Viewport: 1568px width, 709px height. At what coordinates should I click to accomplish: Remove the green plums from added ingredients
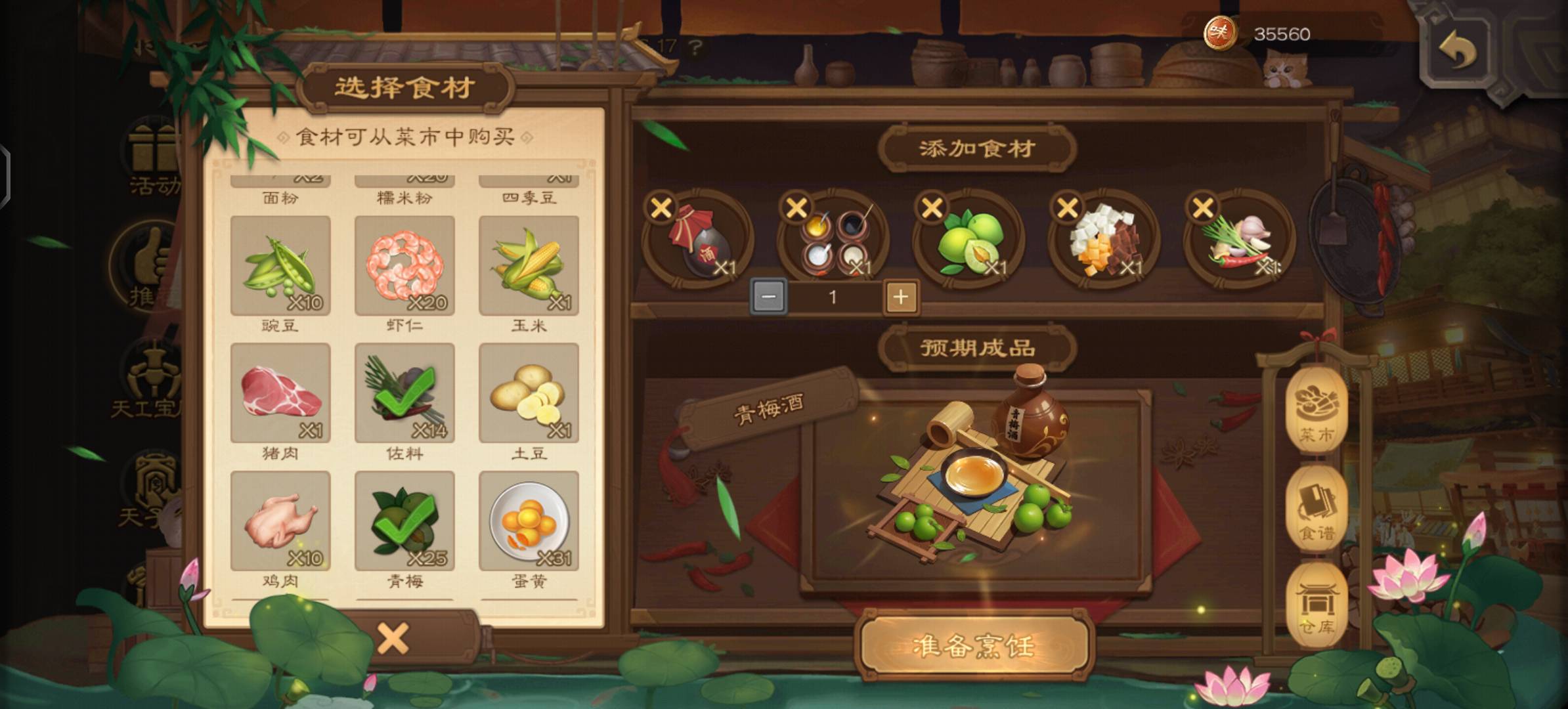(x=932, y=208)
